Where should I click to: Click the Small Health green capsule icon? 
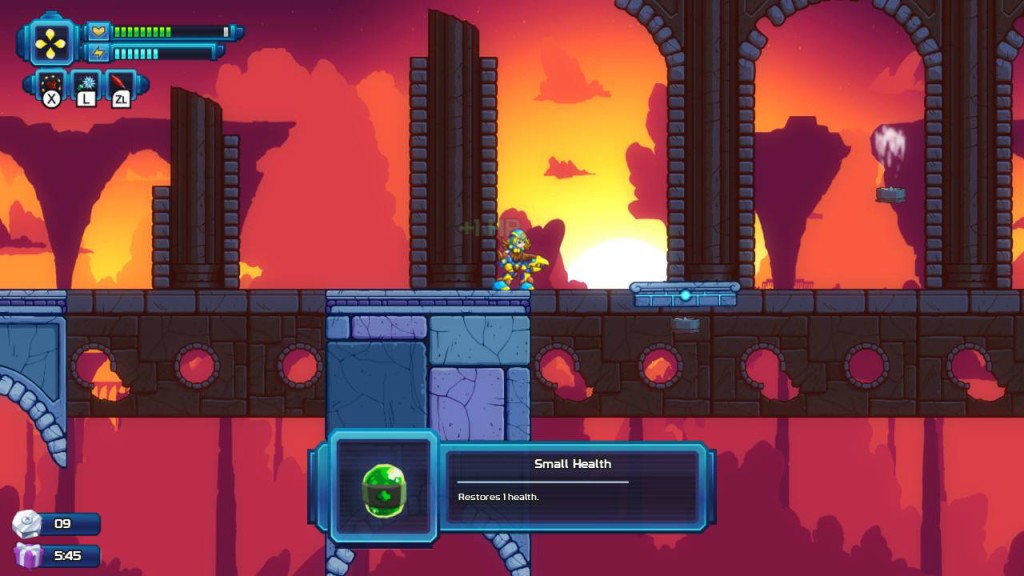pyautogui.click(x=383, y=489)
